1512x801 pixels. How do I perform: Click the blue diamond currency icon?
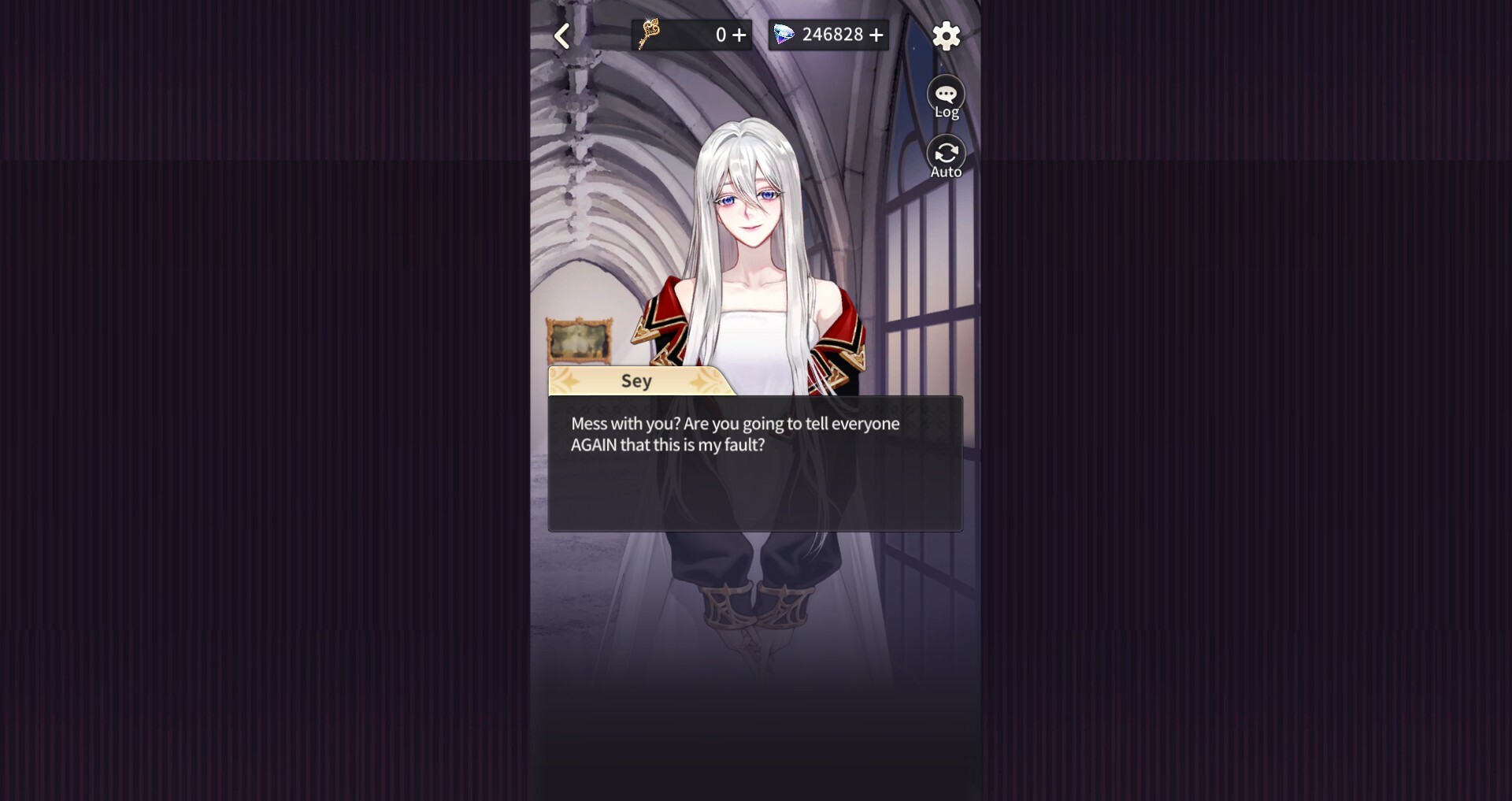pyautogui.click(x=785, y=34)
